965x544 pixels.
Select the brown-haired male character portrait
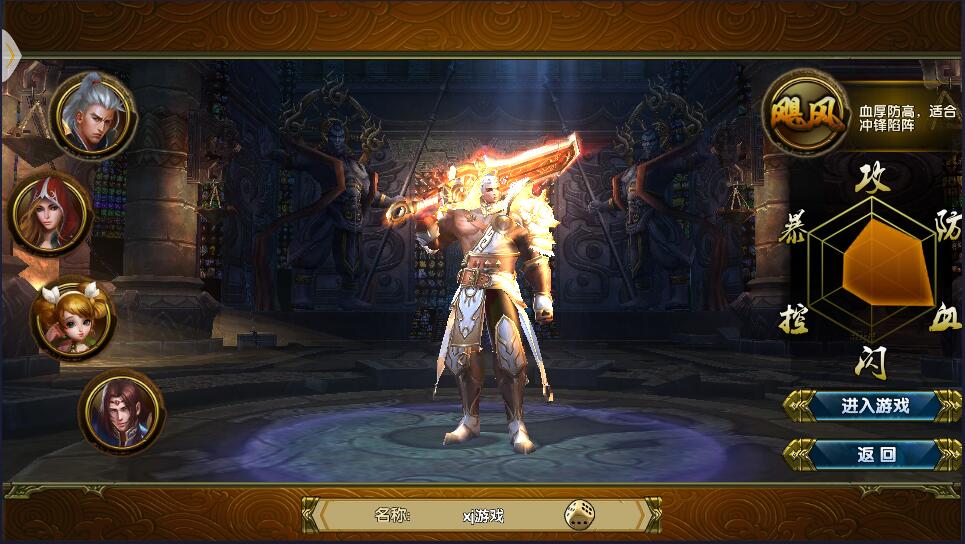(121, 409)
